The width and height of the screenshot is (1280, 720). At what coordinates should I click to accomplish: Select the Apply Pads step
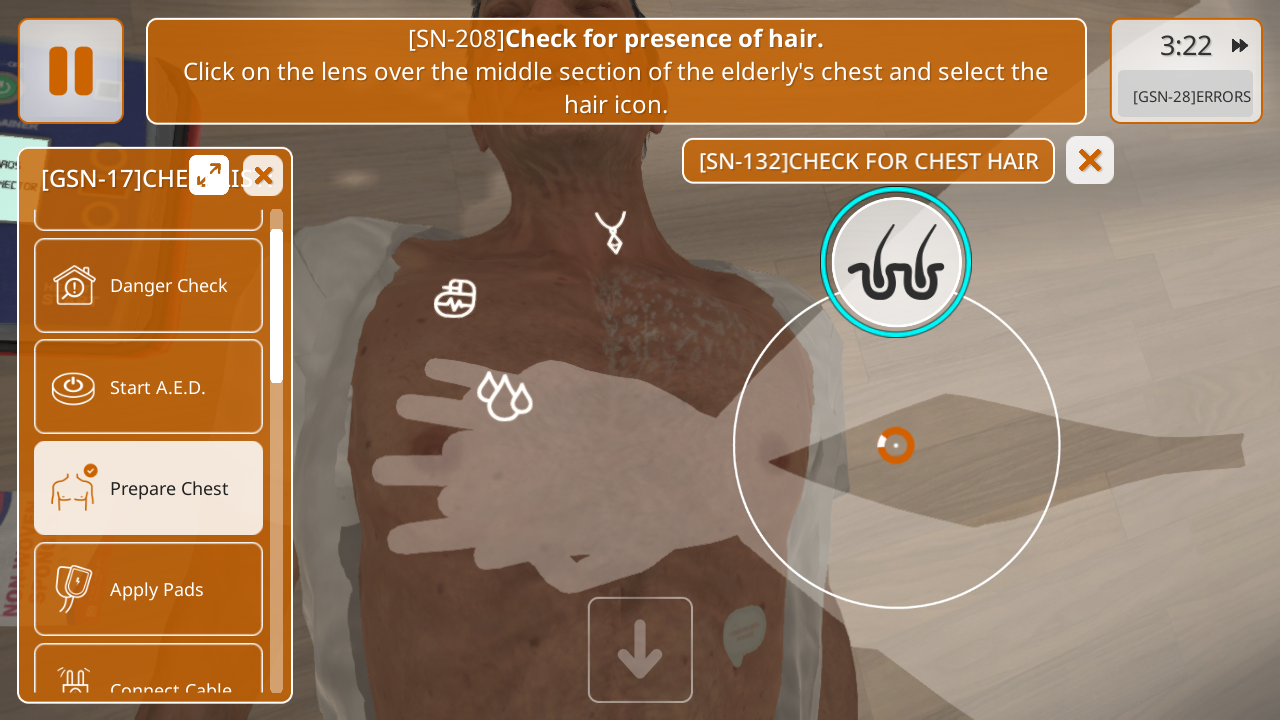point(148,589)
